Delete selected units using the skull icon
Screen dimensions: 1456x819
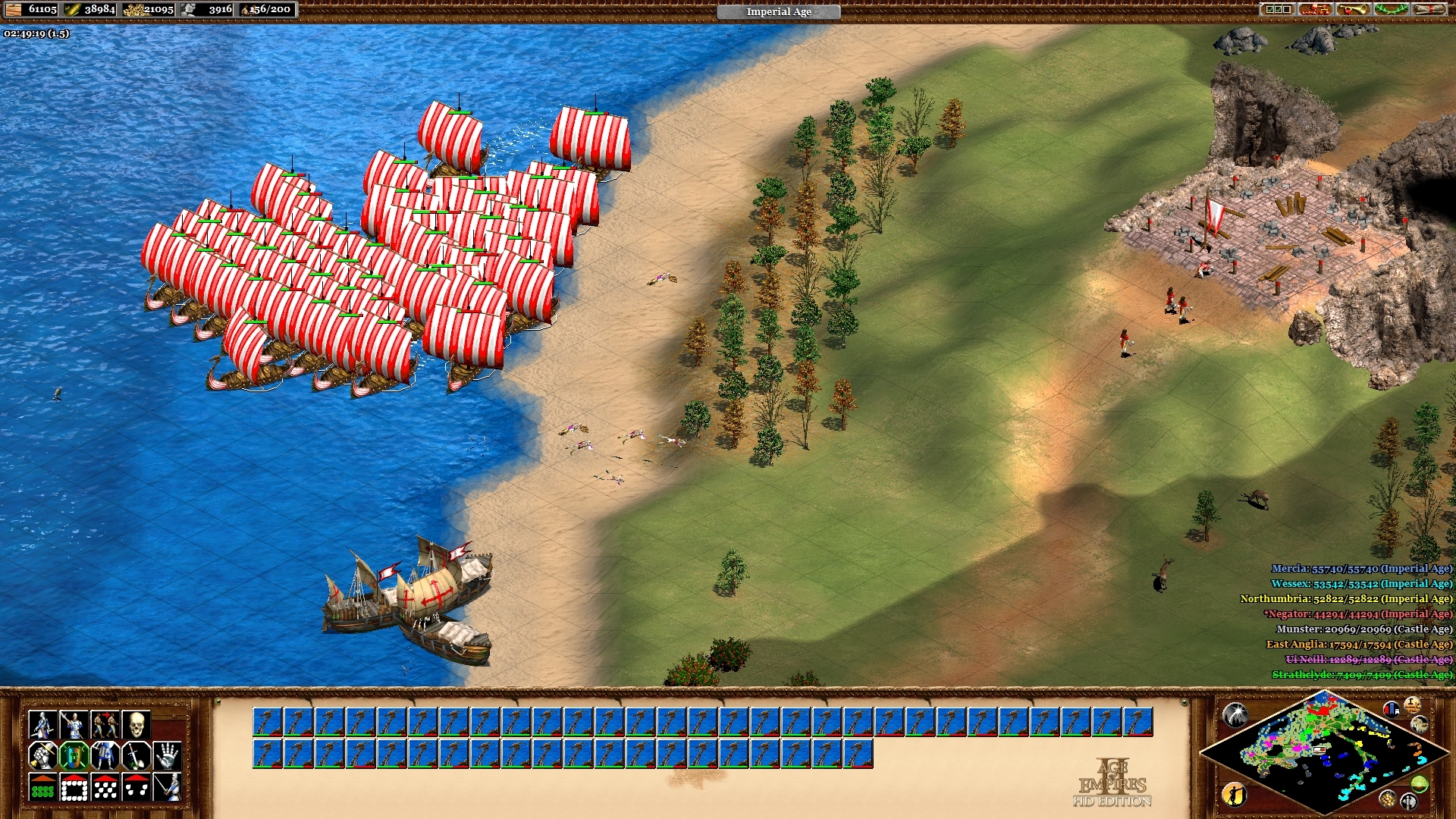[x=136, y=724]
